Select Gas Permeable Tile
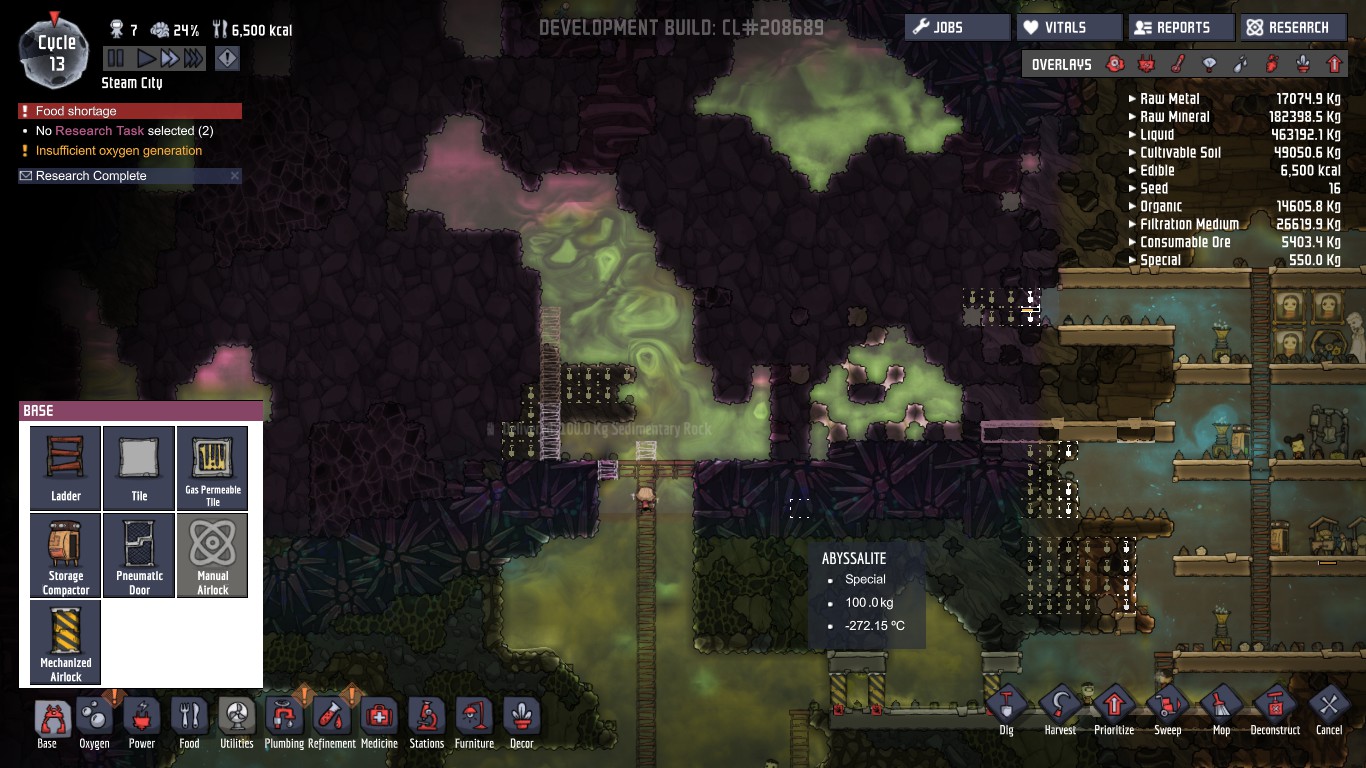1366x768 pixels. coord(213,467)
